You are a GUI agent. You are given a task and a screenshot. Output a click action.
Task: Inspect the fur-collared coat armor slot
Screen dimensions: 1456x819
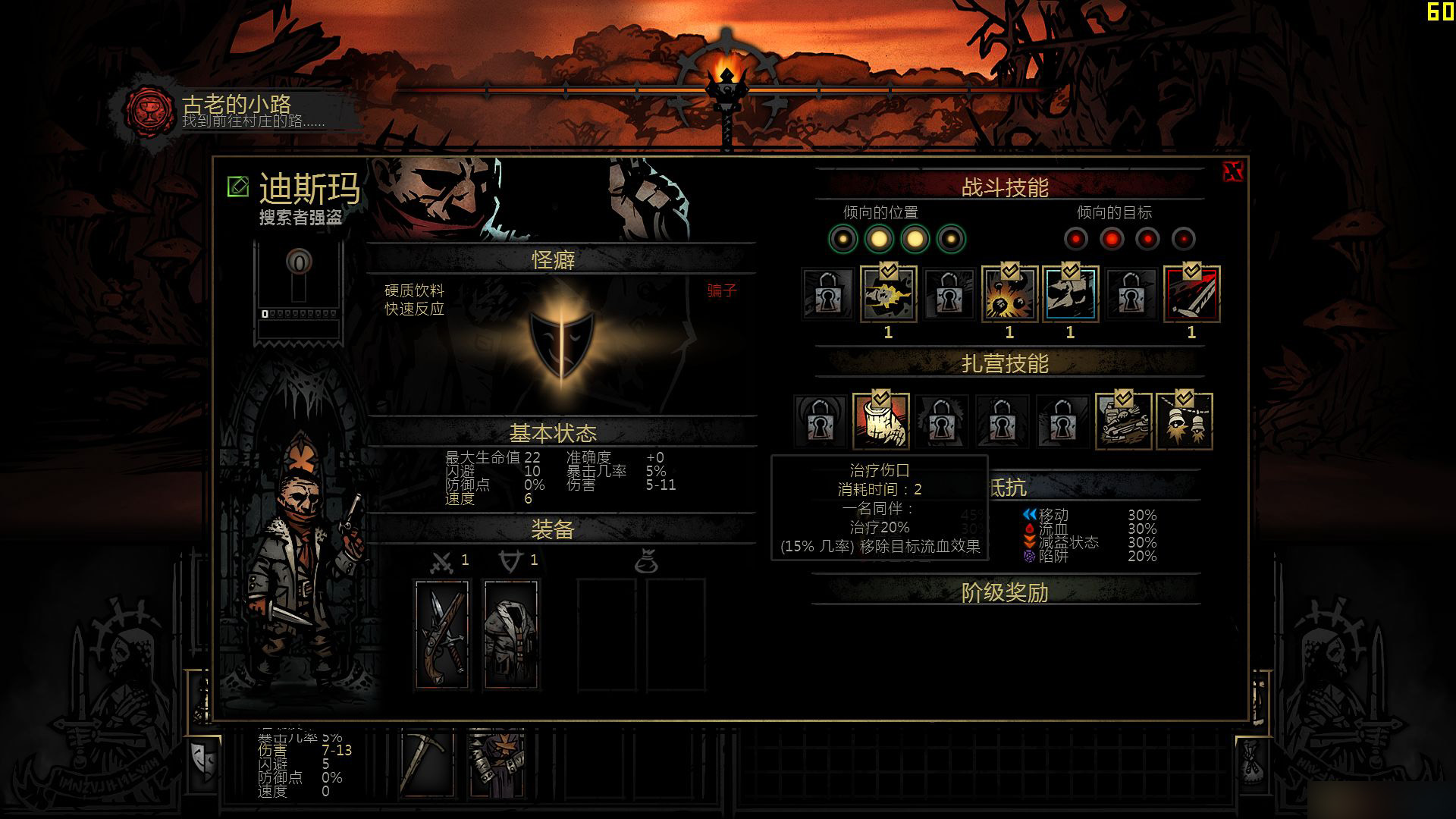tap(511, 634)
